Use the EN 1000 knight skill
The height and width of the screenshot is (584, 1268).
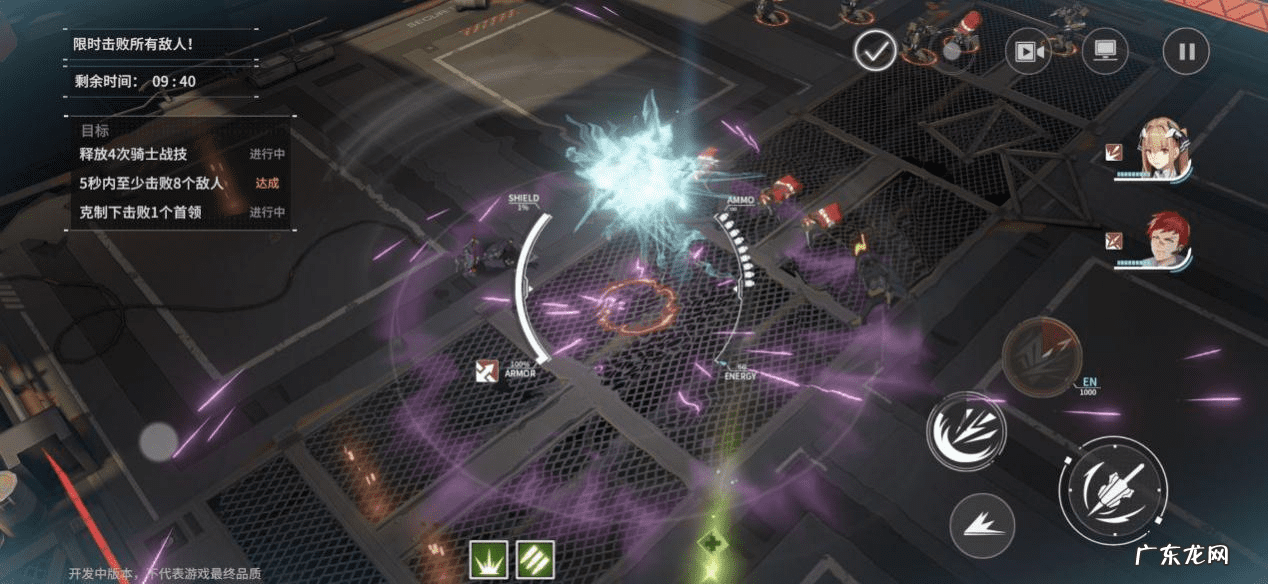[x=1041, y=355]
